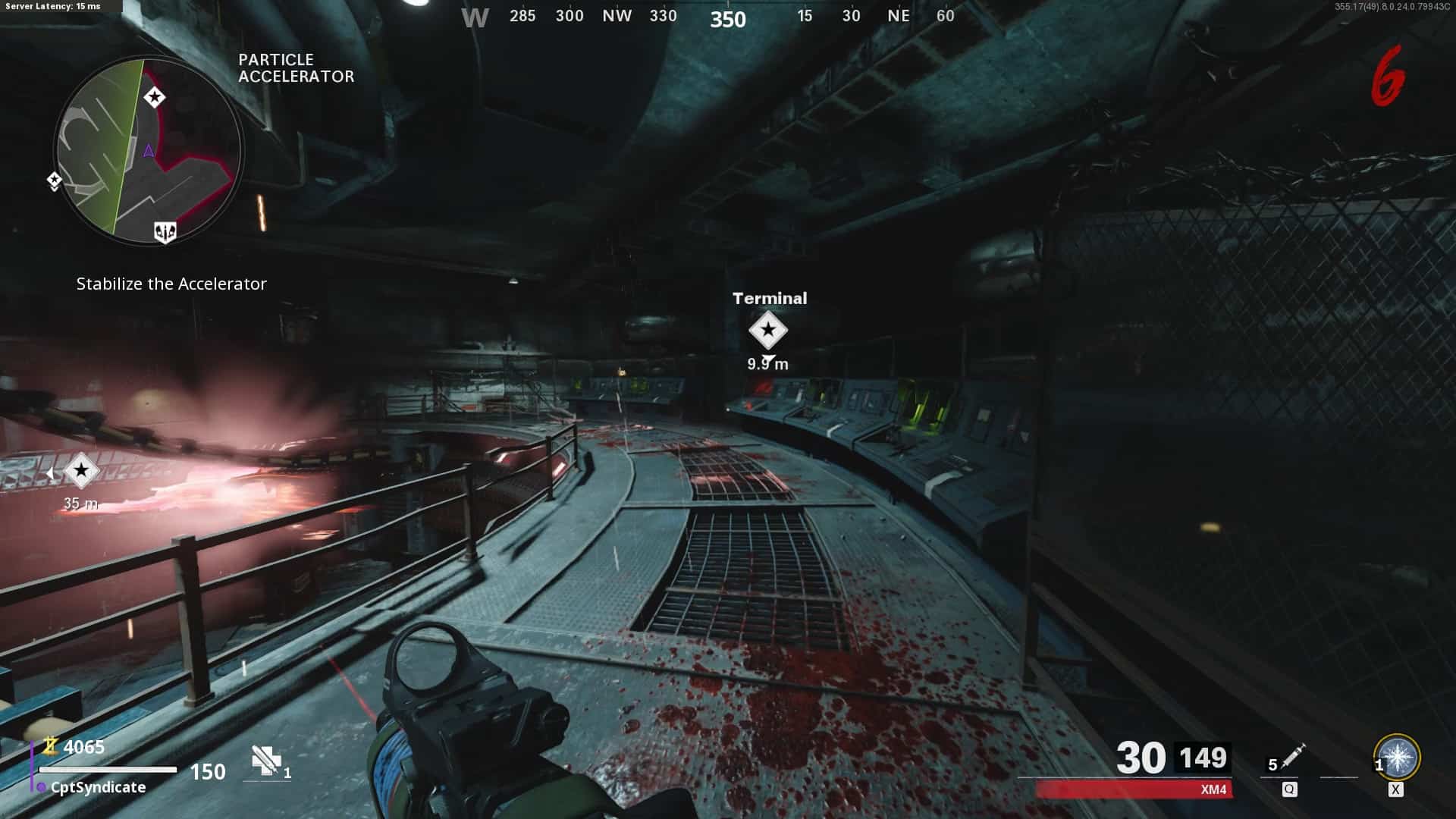Click the CptSyndicate player name
Viewport: 1456px width, 819px height.
(x=98, y=787)
